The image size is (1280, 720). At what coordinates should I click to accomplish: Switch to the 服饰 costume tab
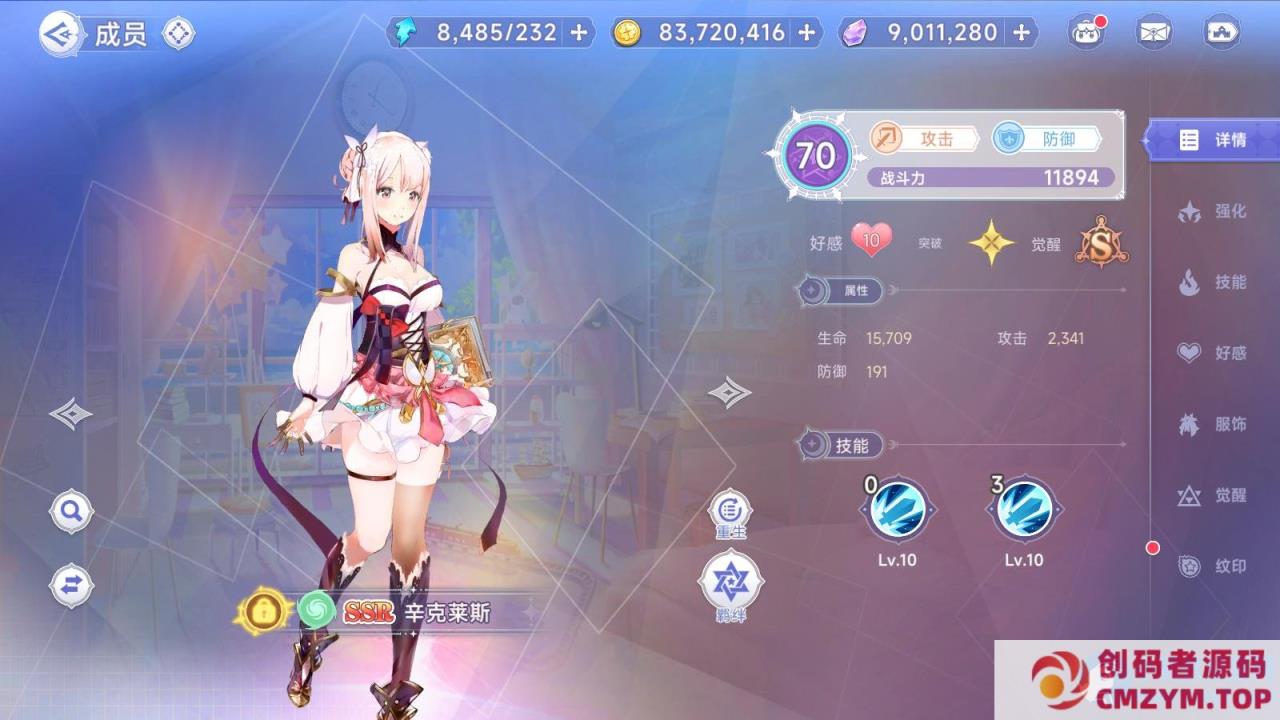pos(1214,424)
